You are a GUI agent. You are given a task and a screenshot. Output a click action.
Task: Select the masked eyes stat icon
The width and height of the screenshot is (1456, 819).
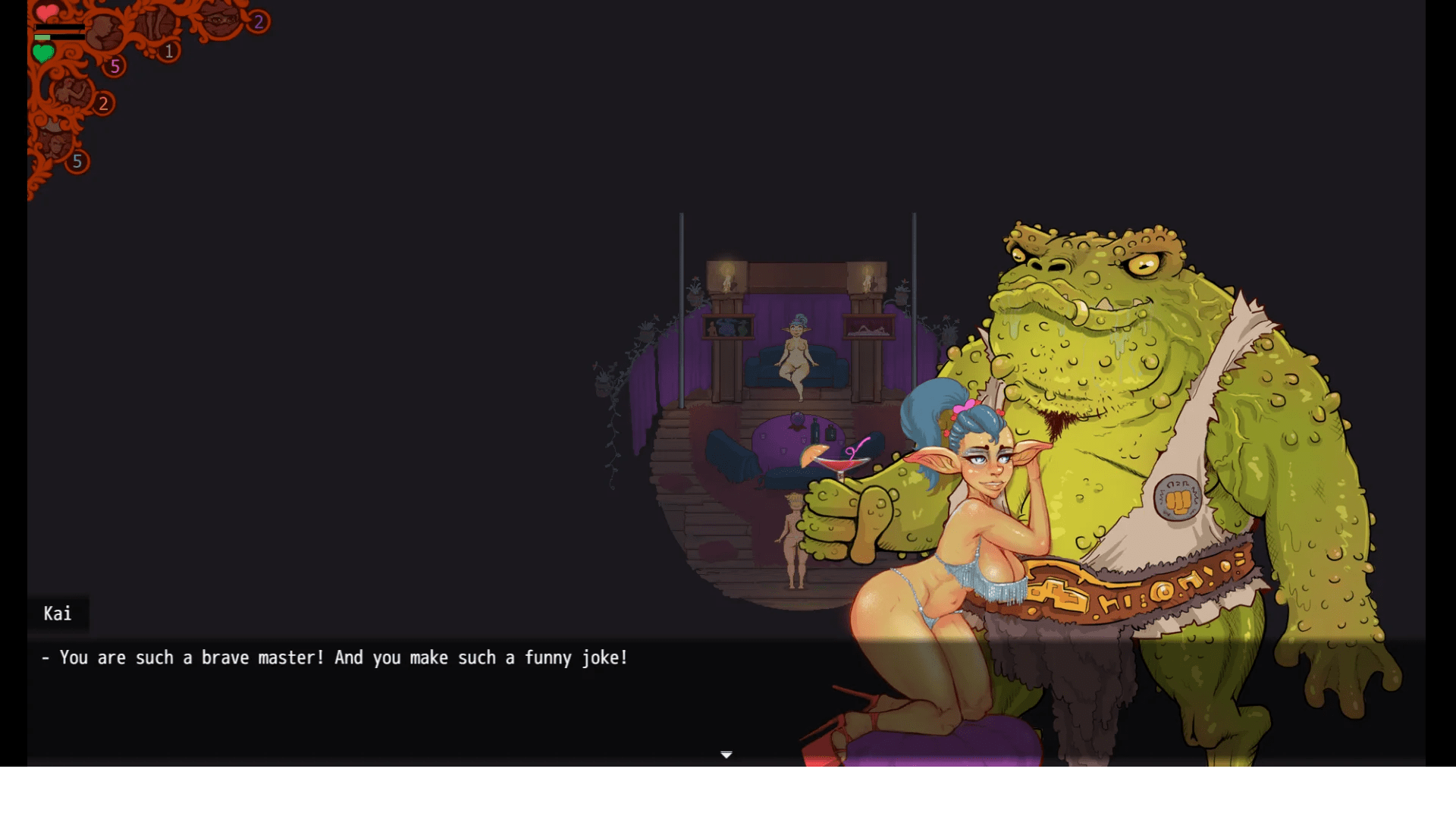[x=220, y=18]
